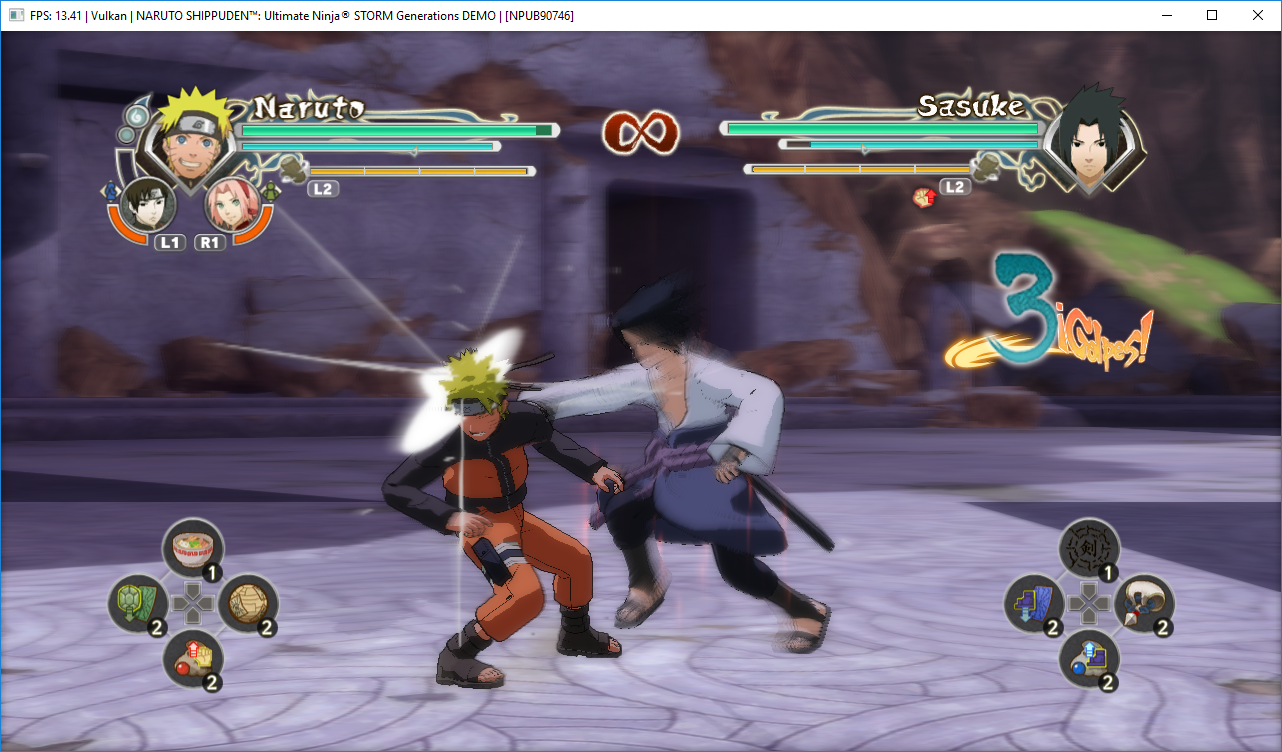This screenshot has height=752, width=1282.
Task: Maximize the game window
Action: [x=1212, y=15]
